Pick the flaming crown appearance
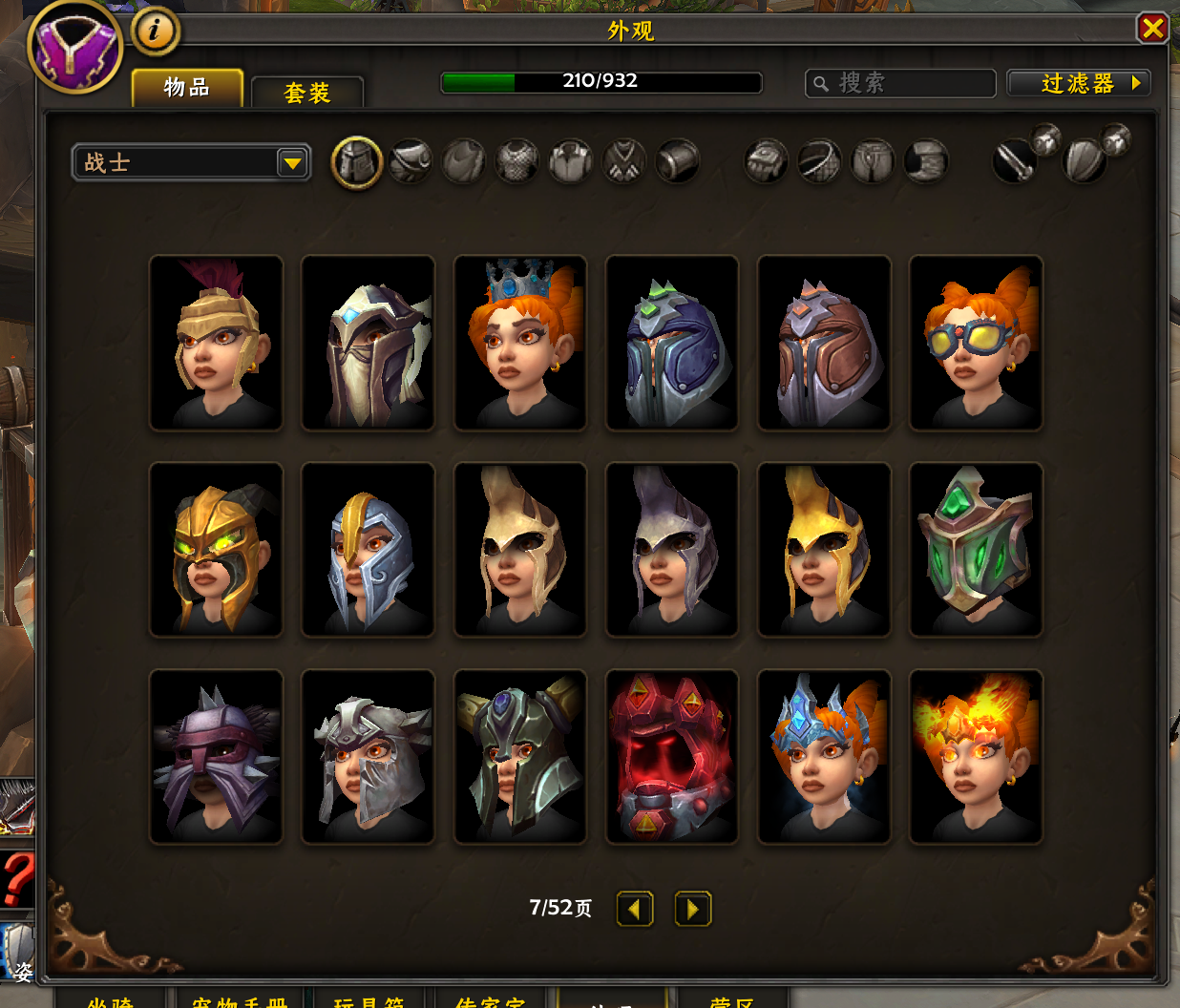Viewport: 1180px width, 1008px height. pyautogui.click(x=976, y=757)
